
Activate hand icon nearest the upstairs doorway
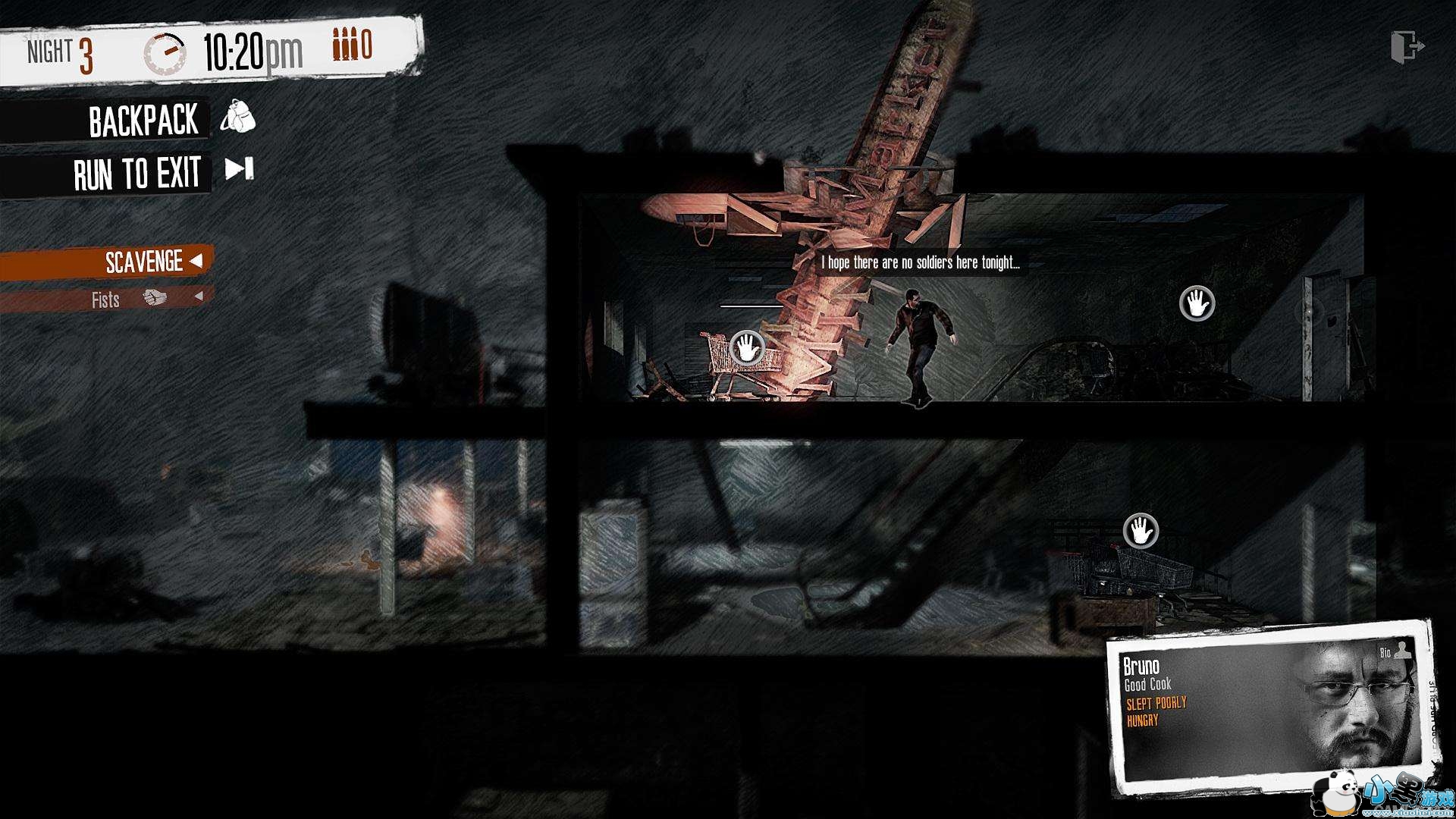1197,303
